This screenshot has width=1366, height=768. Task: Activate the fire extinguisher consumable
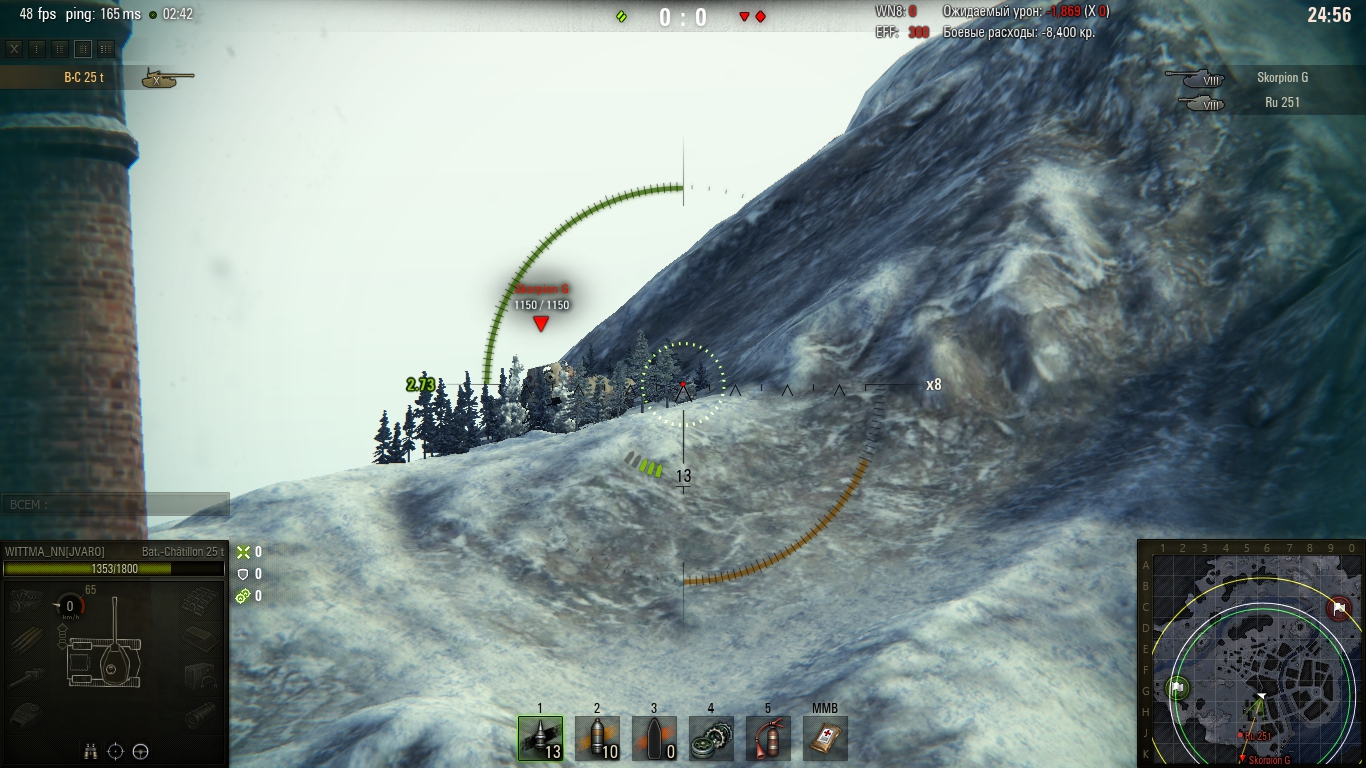coord(768,738)
